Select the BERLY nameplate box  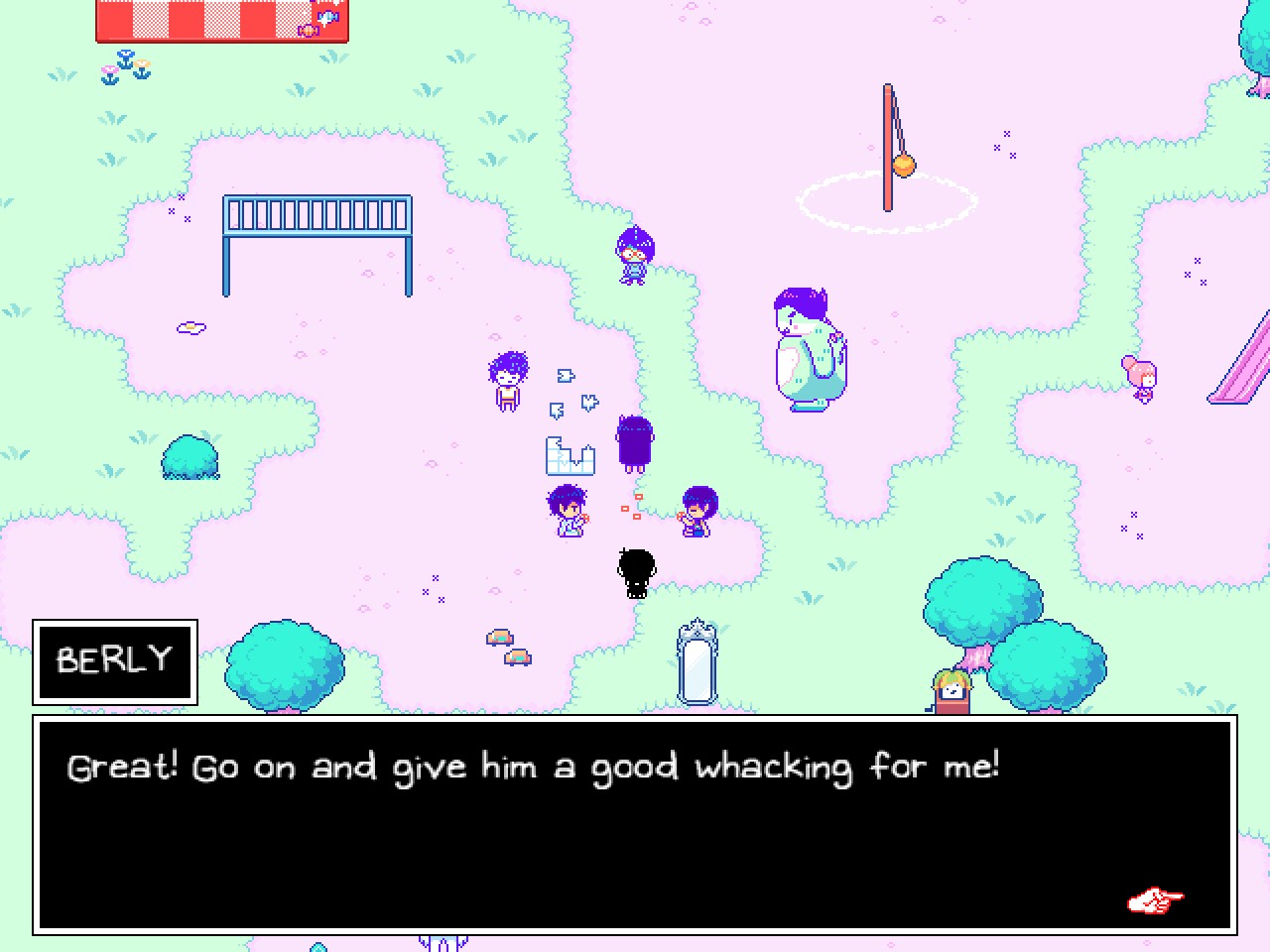[114, 659]
